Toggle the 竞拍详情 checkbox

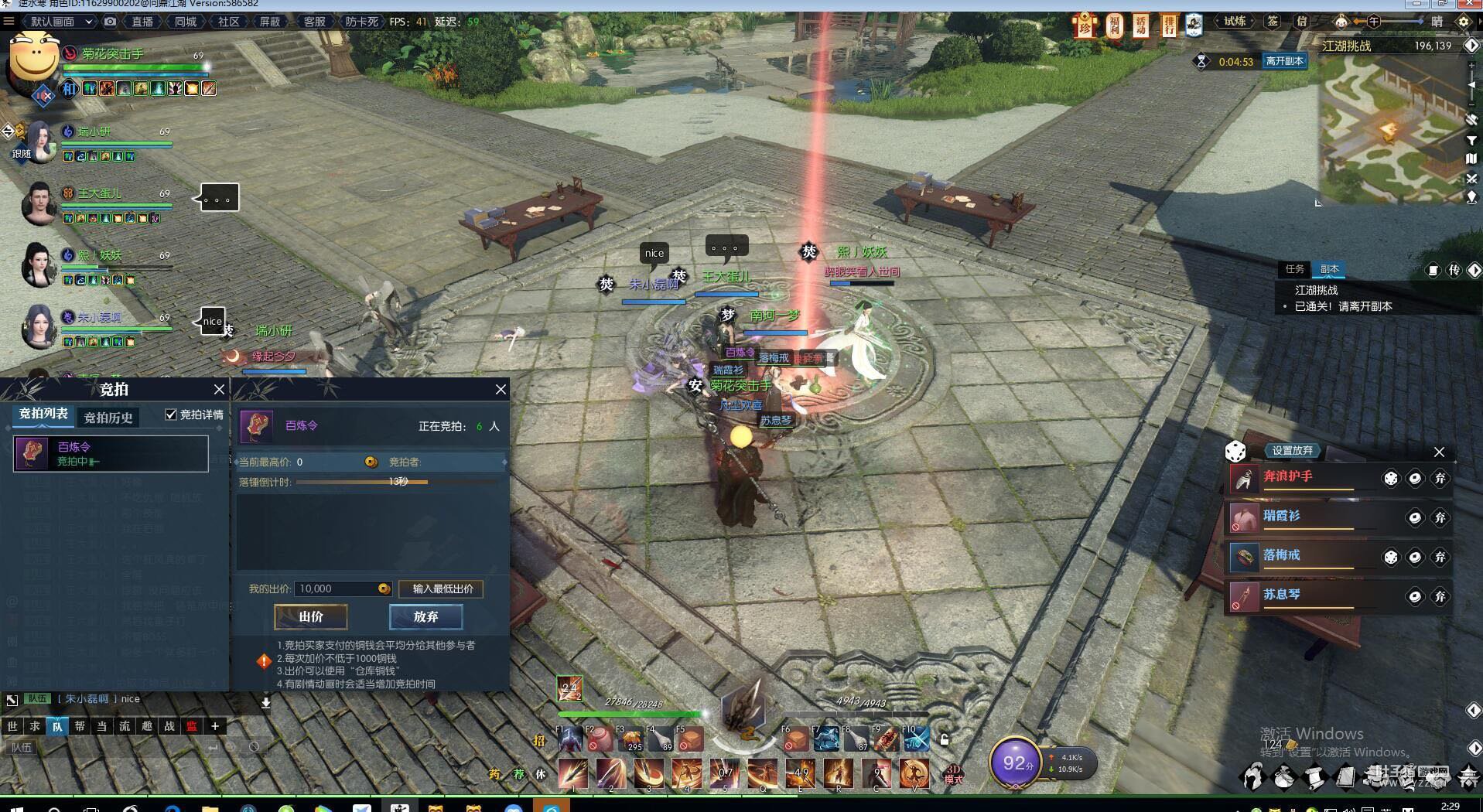pyautogui.click(x=171, y=415)
